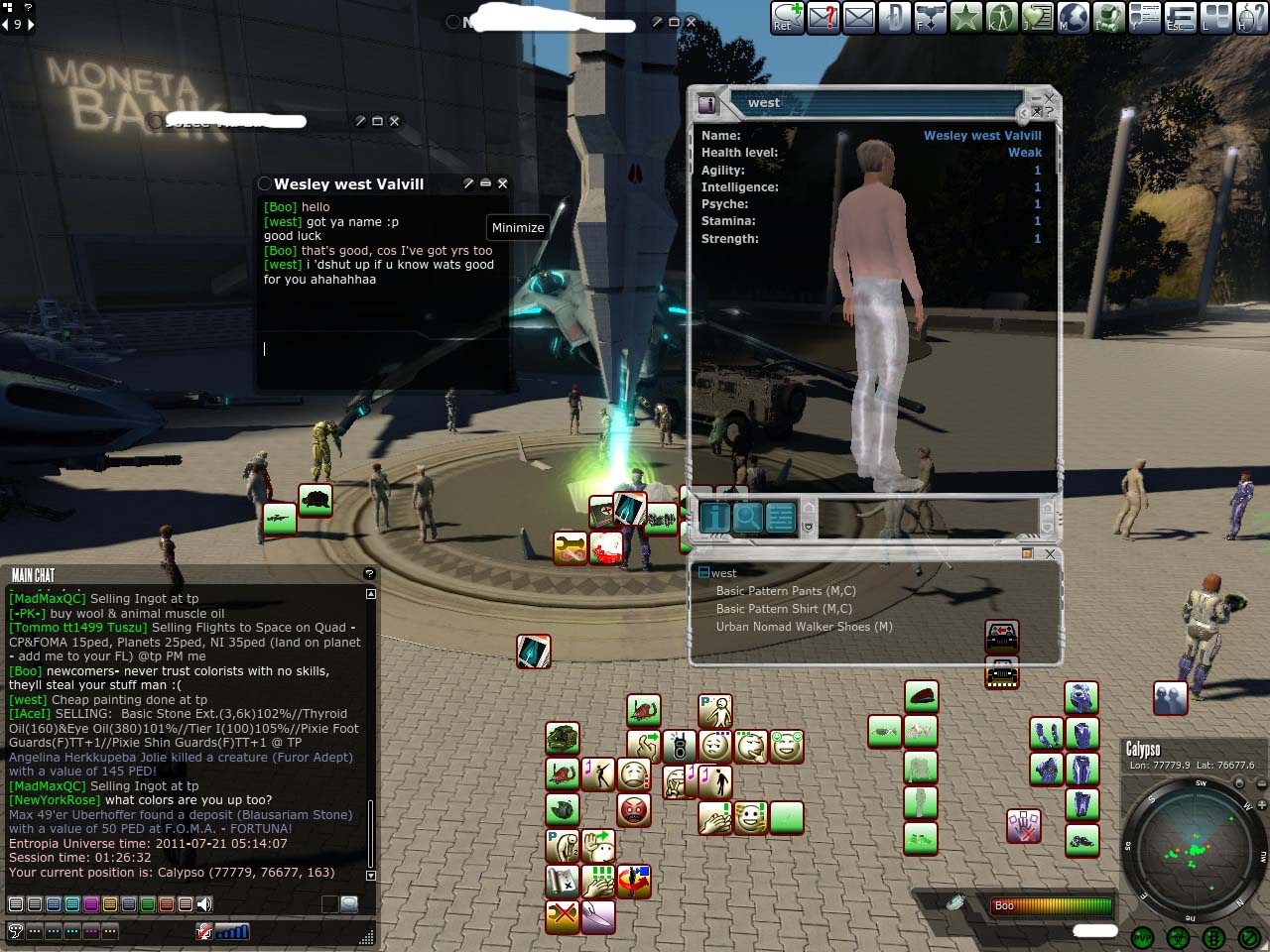Screen dimensions: 1270x952
Task: Open the green star toolbar button
Action: (x=965, y=17)
